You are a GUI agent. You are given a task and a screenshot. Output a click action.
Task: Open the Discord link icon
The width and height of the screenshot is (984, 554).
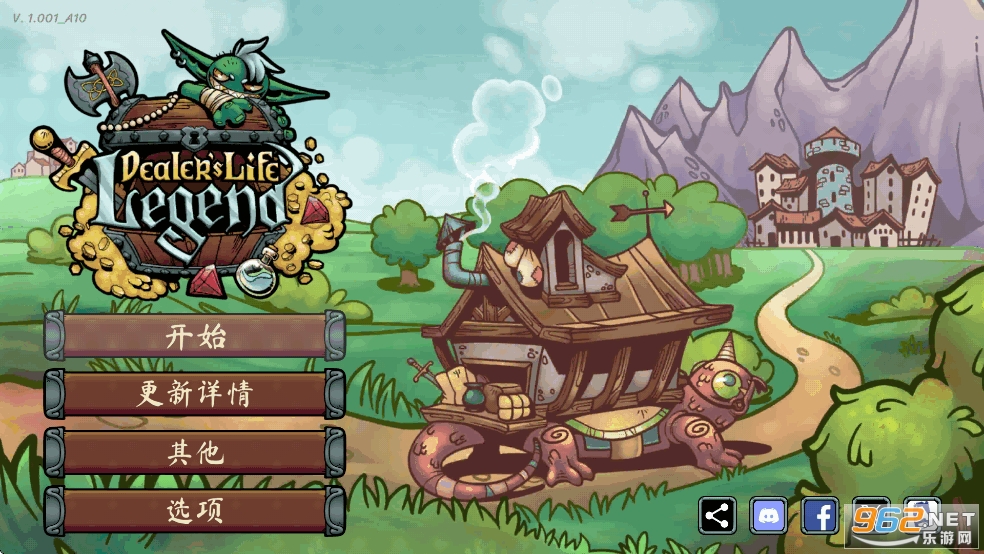(x=769, y=516)
